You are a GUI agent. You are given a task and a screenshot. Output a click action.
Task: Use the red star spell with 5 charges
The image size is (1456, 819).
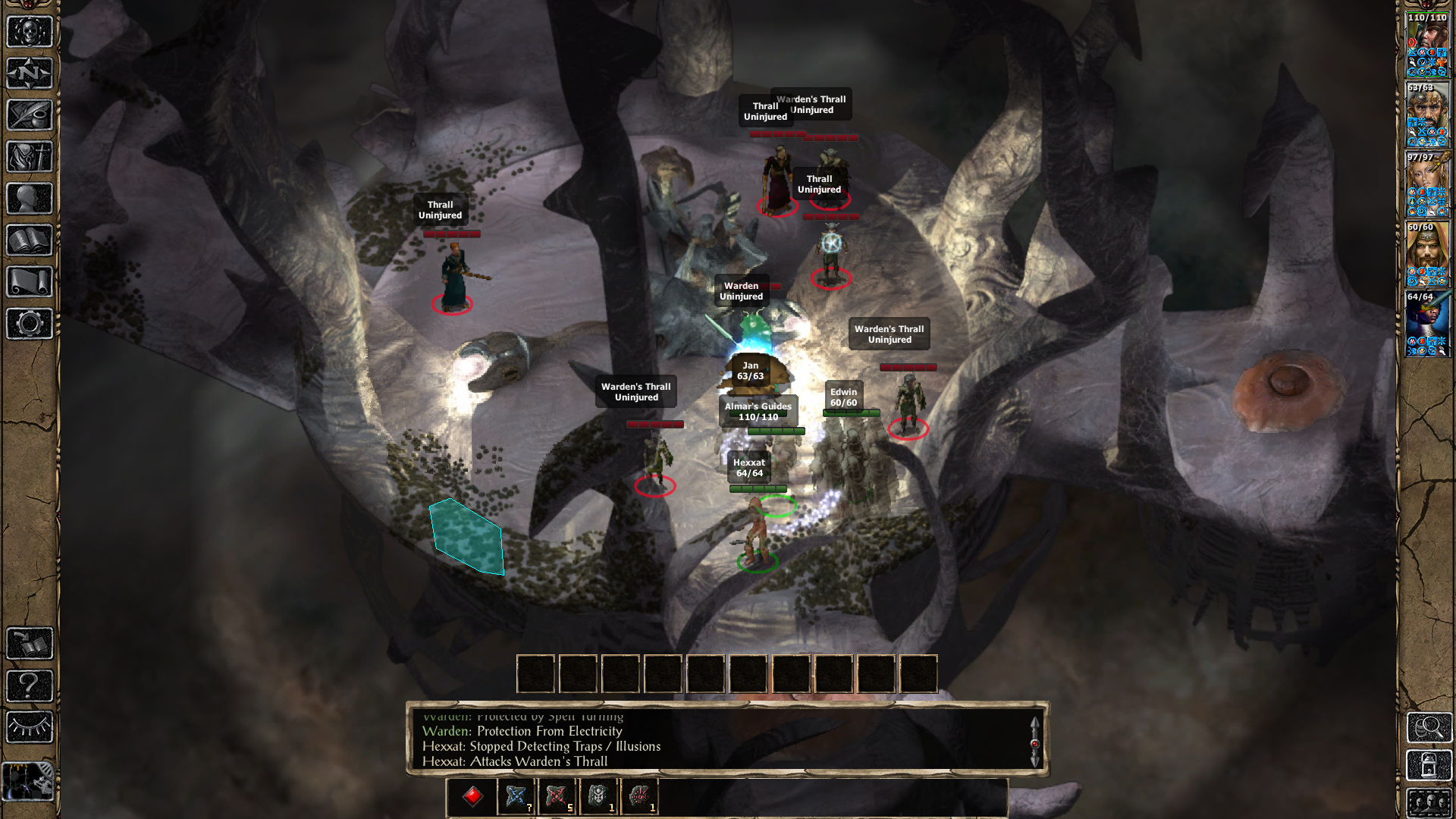tap(557, 796)
